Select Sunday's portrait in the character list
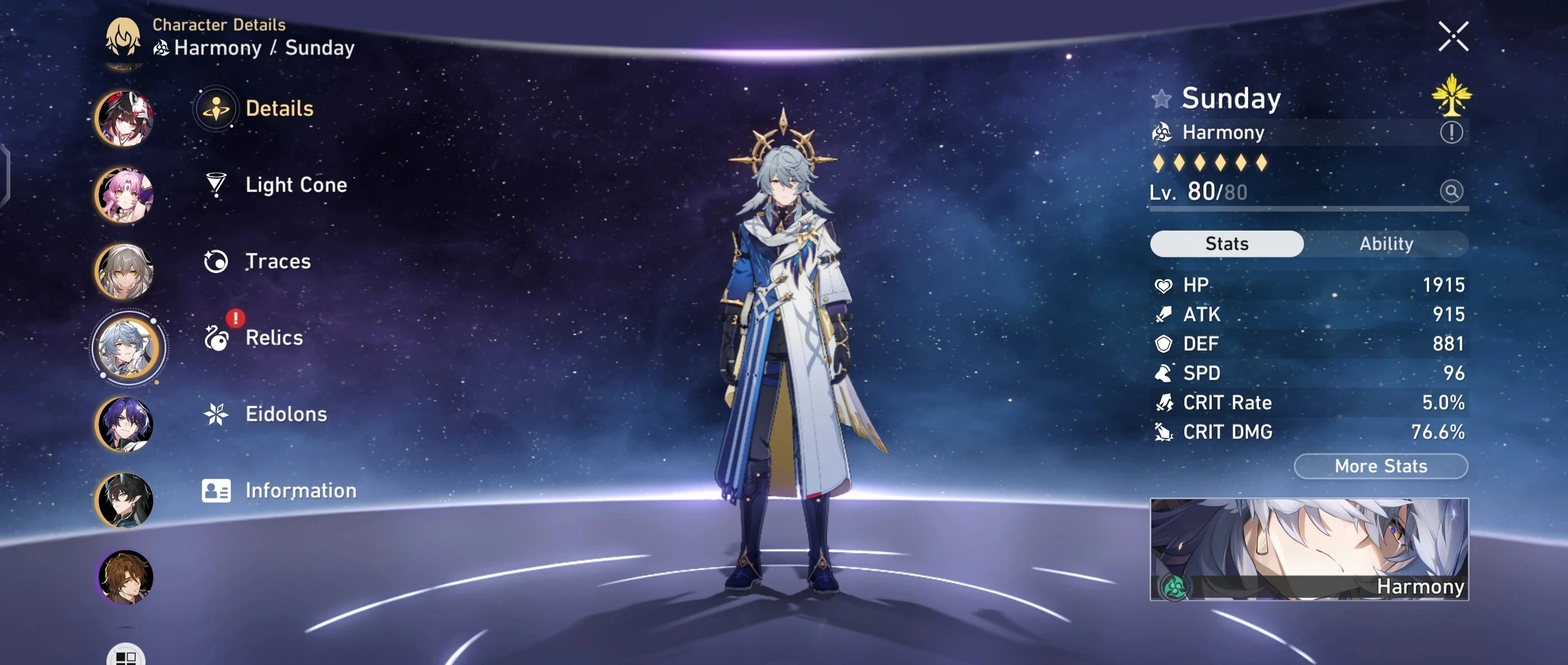 click(x=128, y=348)
